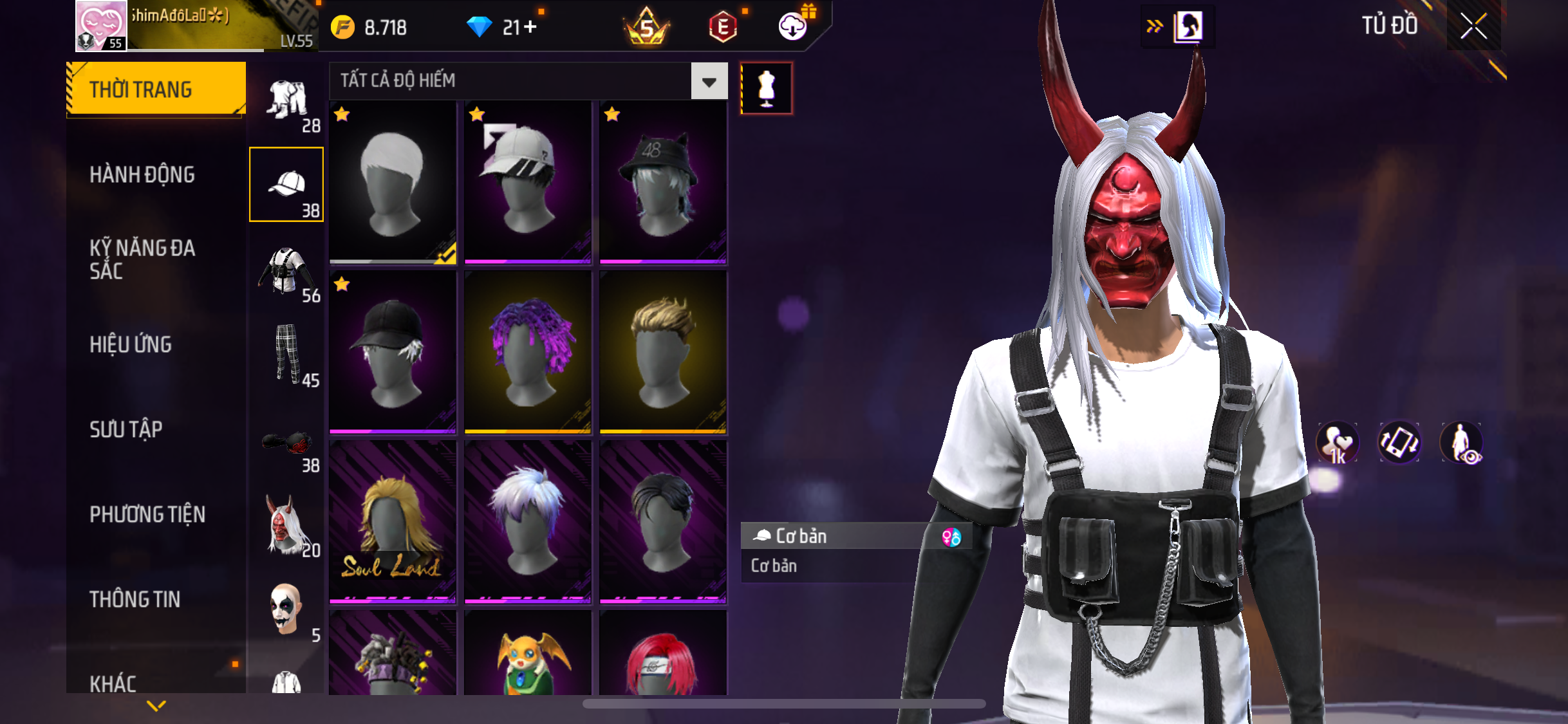
Task: Open the Phương Tiện vehicles tab
Action: pyautogui.click(x=147, y=514)
